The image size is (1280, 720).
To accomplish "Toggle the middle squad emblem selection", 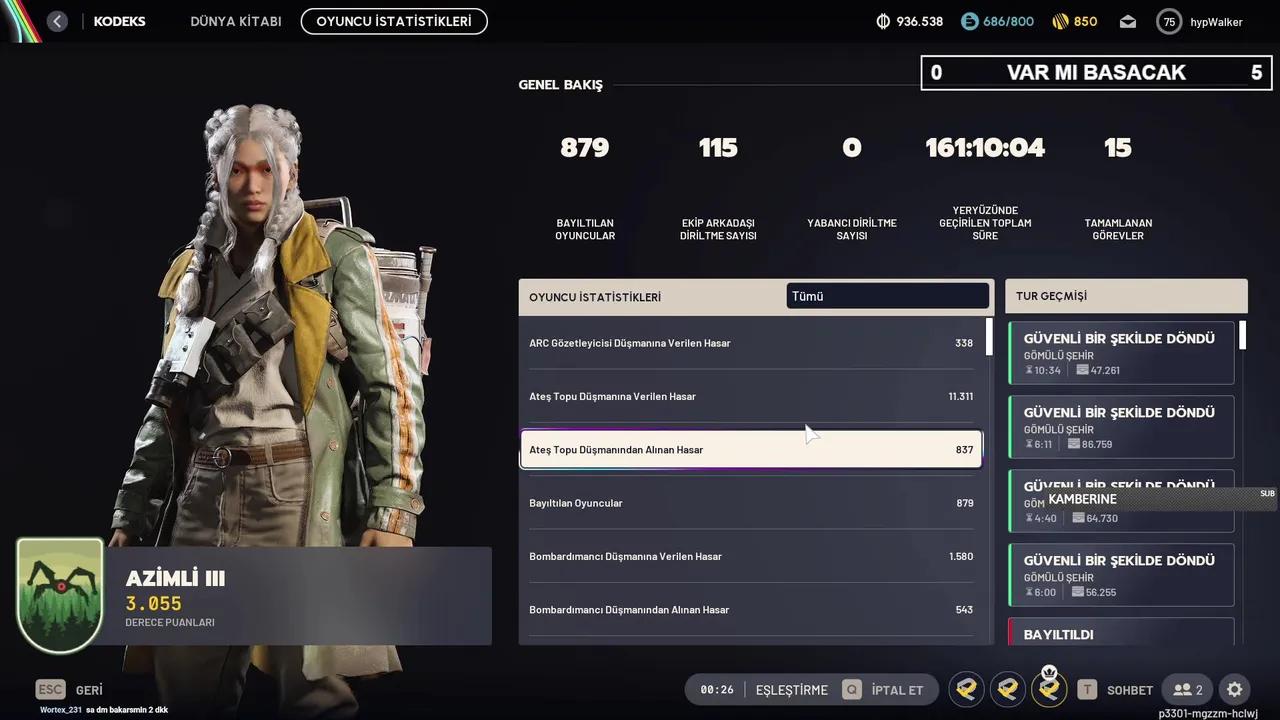I will [x=1007, y=689].
